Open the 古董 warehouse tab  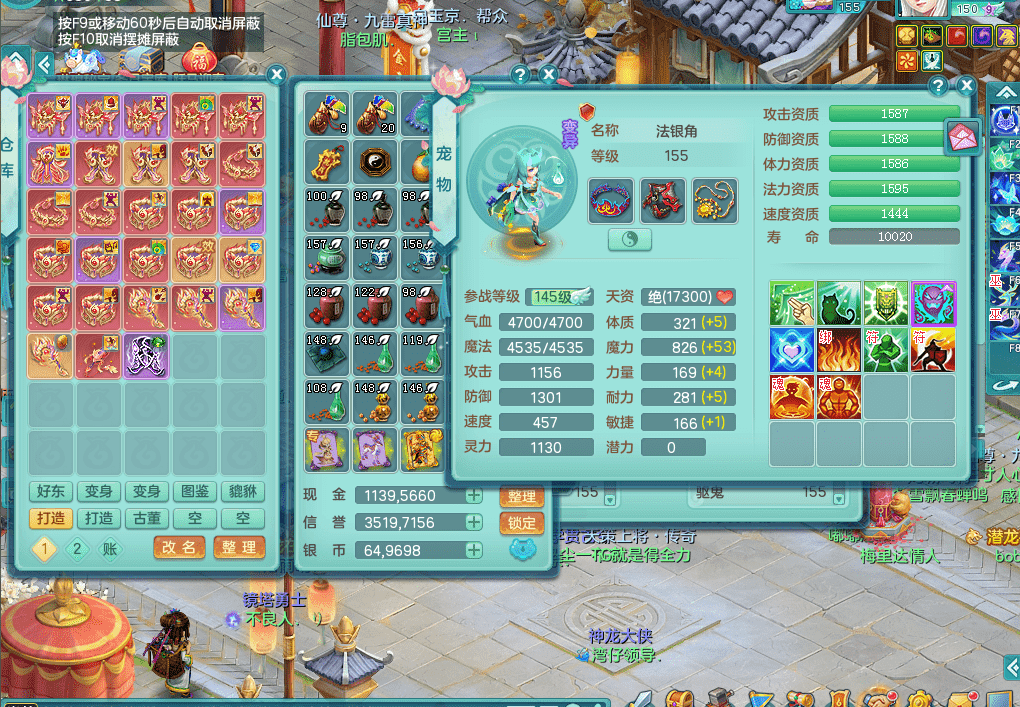[x=147, y=518]
